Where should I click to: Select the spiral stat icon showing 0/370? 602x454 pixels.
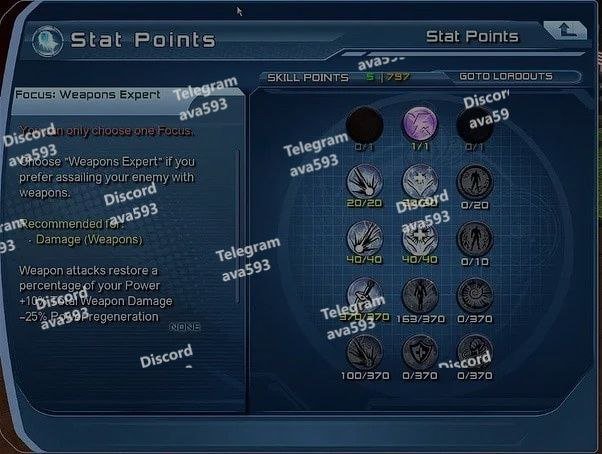[x=474, y=295]
